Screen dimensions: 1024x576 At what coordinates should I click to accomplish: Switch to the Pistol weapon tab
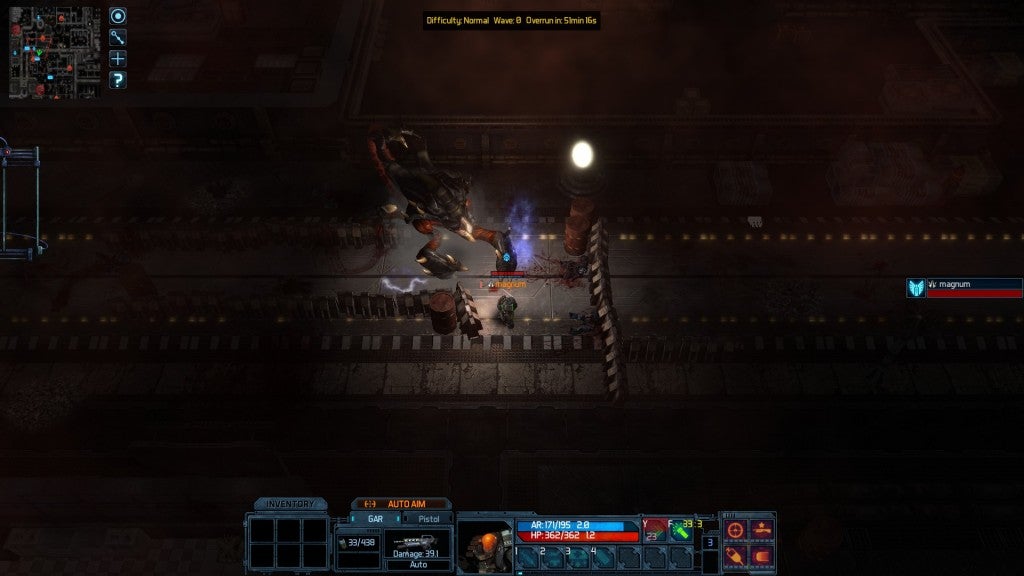[427, 519]
